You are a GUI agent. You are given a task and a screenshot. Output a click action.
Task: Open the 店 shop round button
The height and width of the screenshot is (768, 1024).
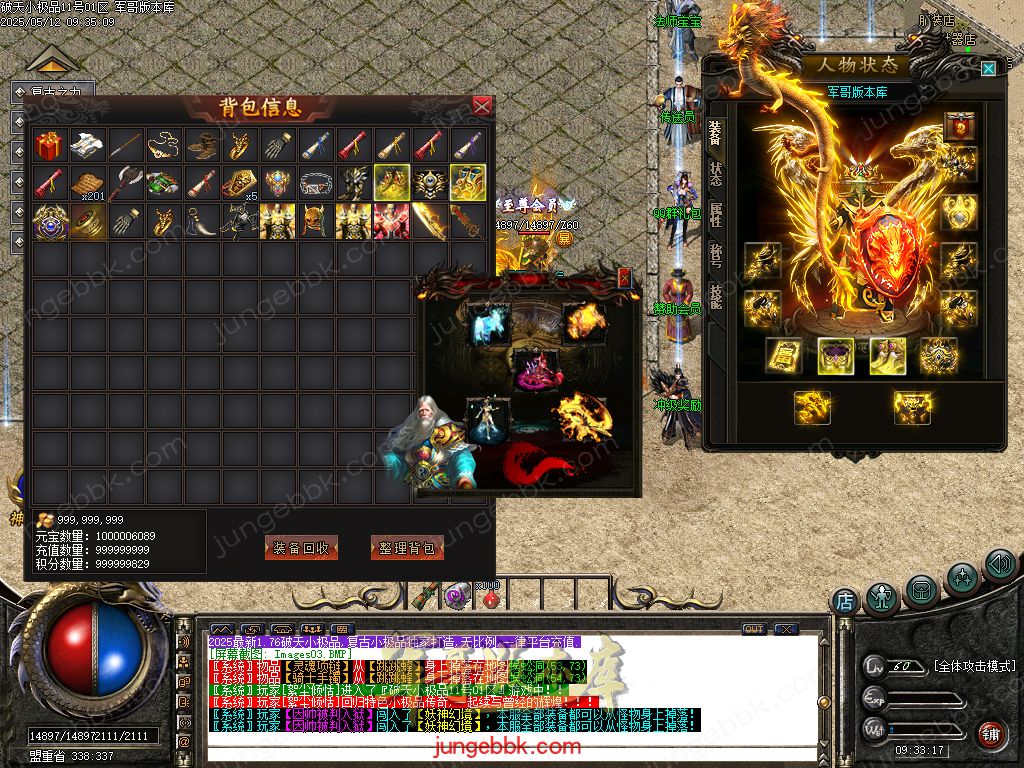(845, 602)
